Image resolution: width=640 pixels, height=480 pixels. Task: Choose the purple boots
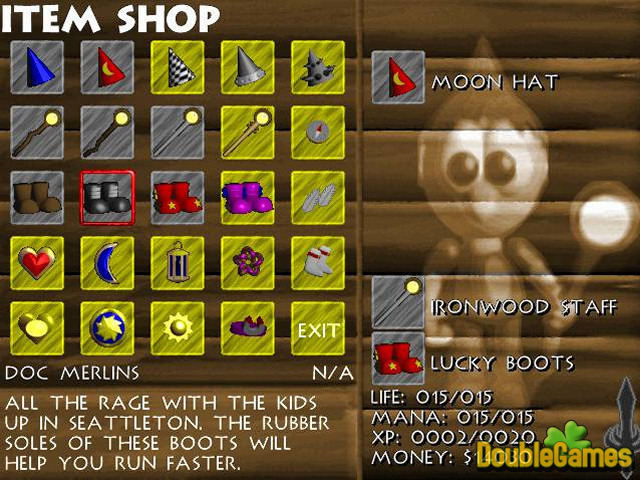247,197
